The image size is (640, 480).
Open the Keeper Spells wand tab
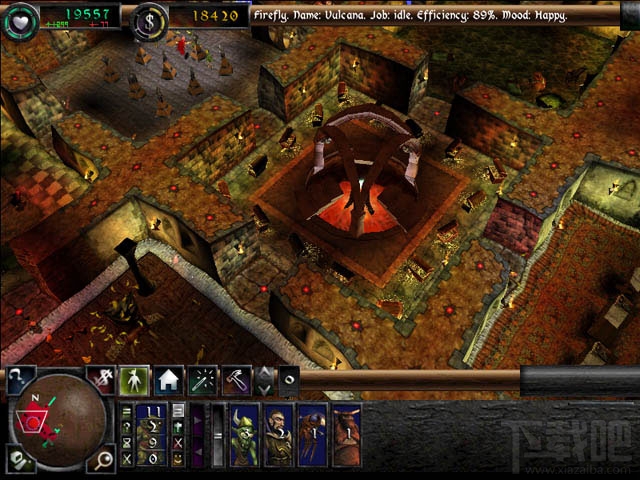[x=202, y=380]
